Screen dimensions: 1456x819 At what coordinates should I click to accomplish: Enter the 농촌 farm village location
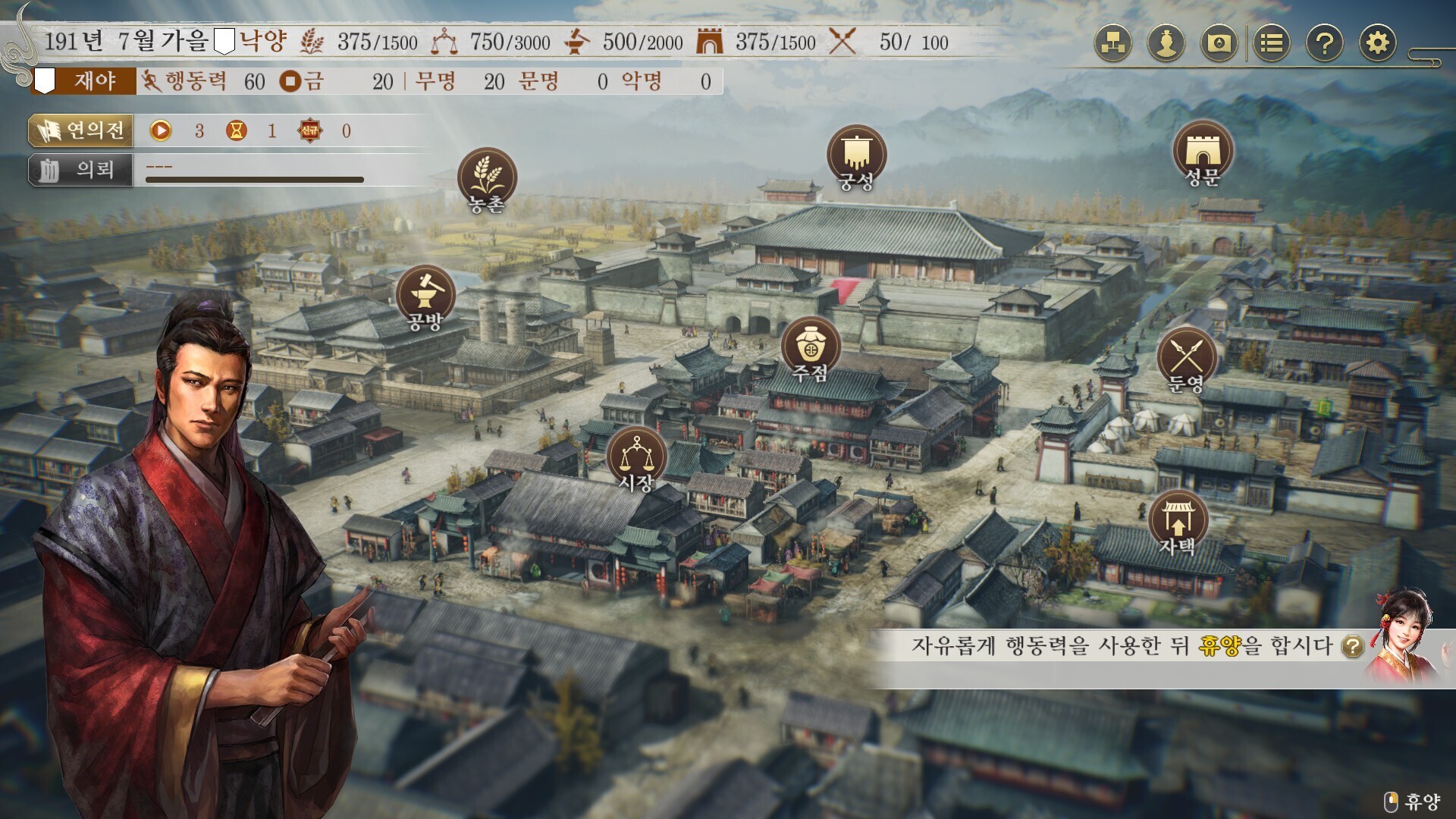coord(487,178)
